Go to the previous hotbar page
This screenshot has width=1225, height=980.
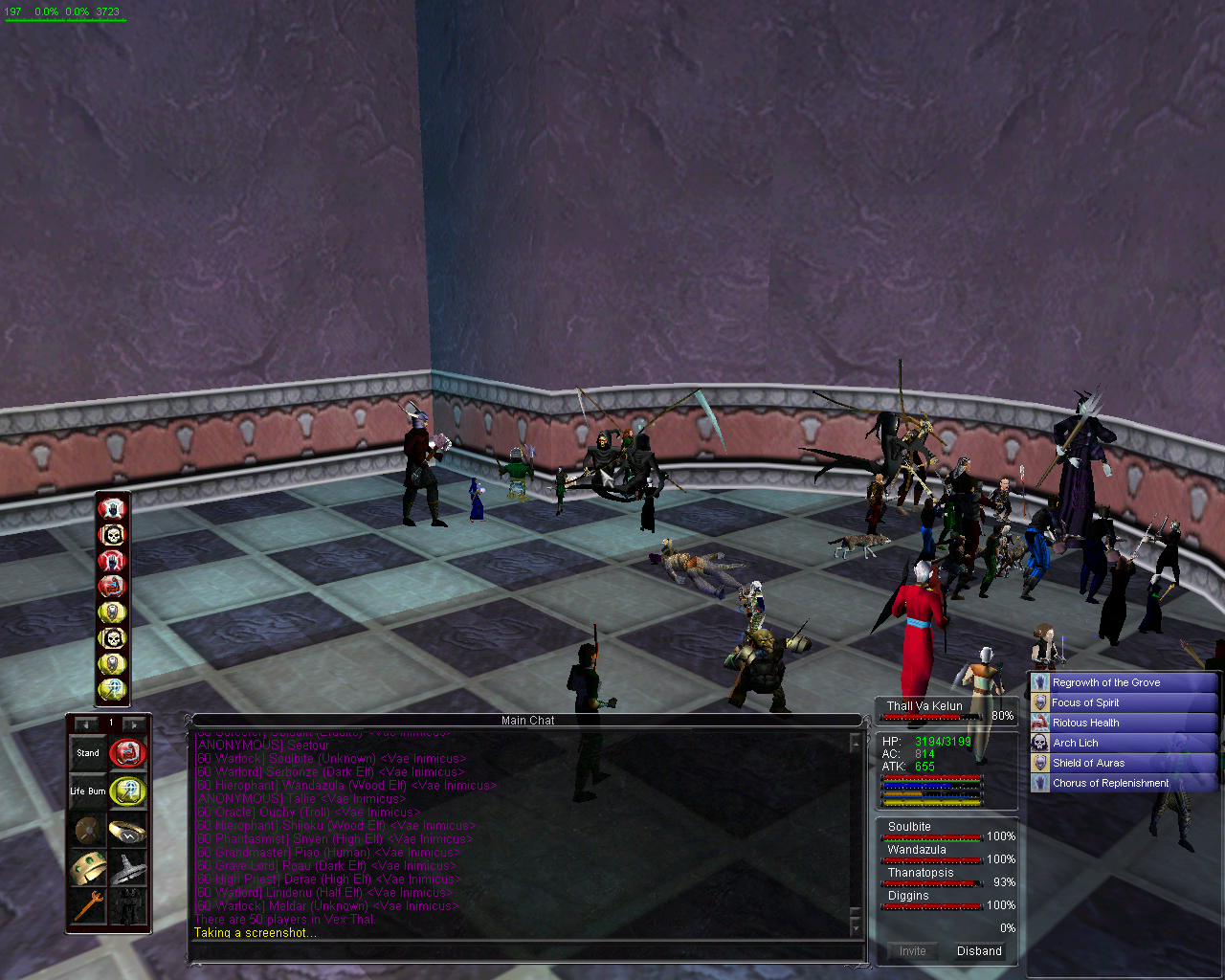[x=86, y=724]
